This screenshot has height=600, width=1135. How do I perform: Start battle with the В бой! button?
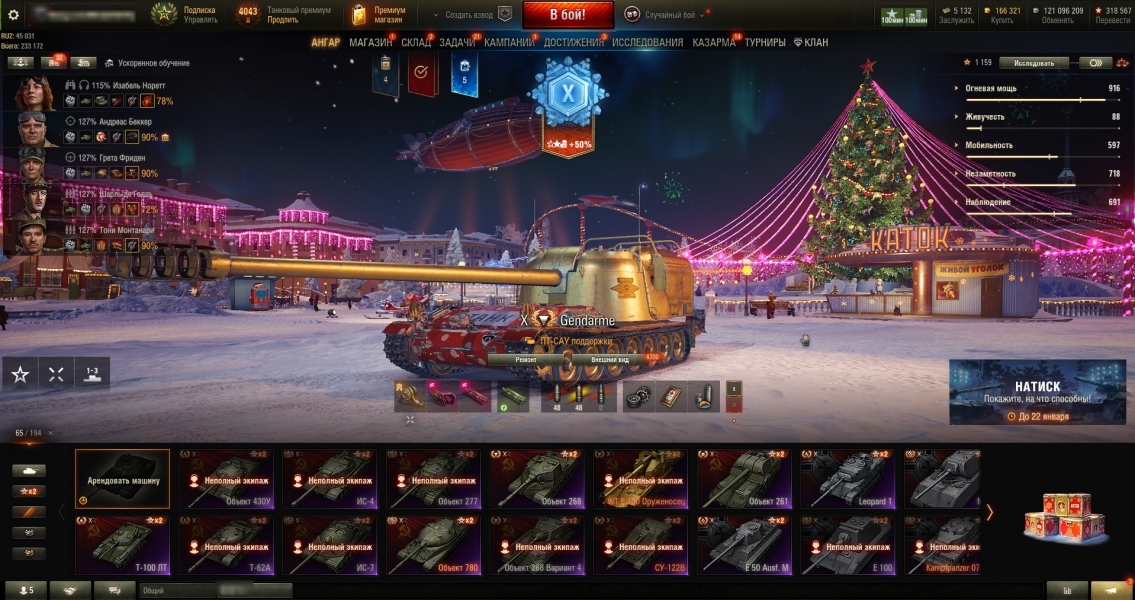[x=567, y=15]
